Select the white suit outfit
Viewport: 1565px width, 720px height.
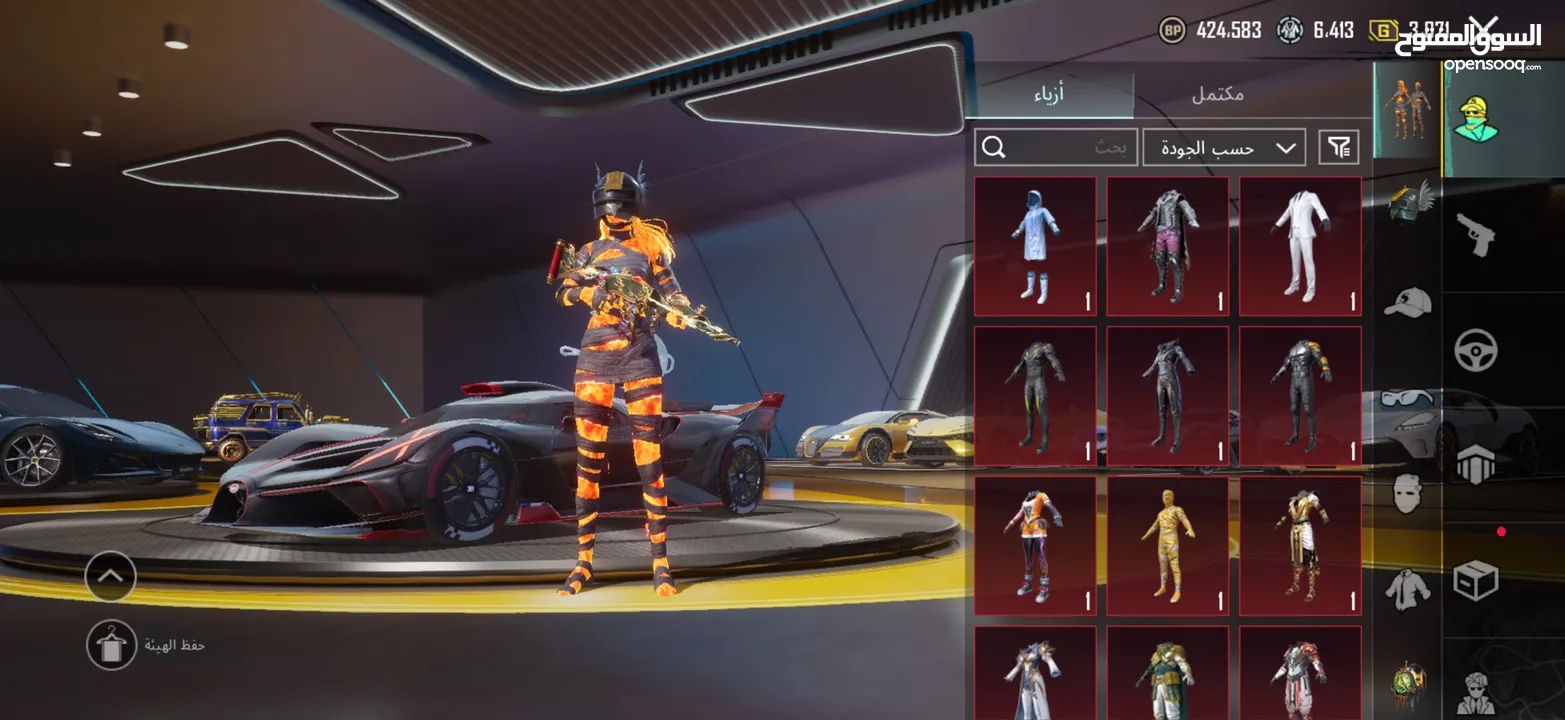point(1300,246)
